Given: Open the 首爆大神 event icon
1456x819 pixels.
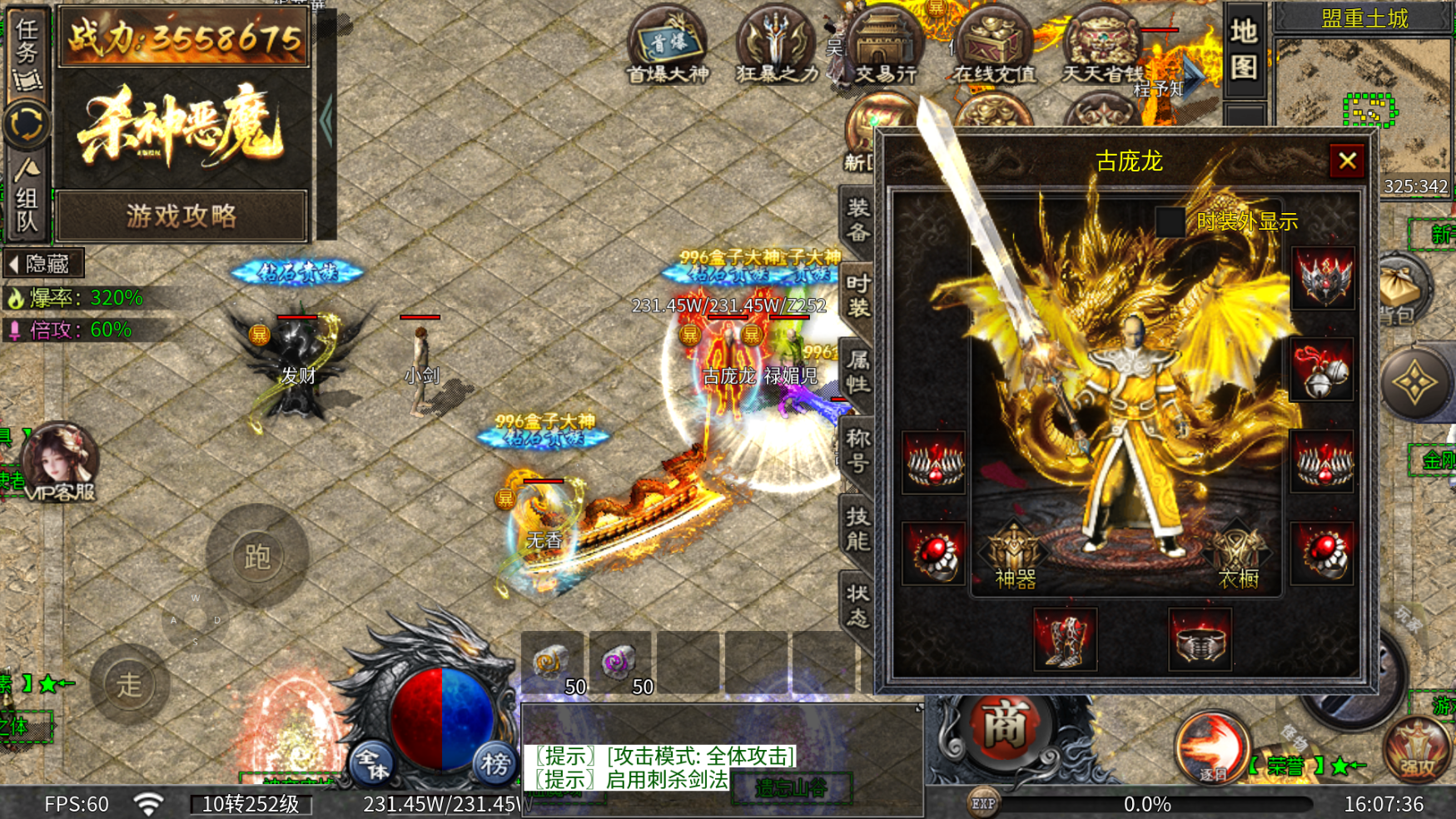Looking at the screenshot, I should pyautogui.click(x=668, y=47).
